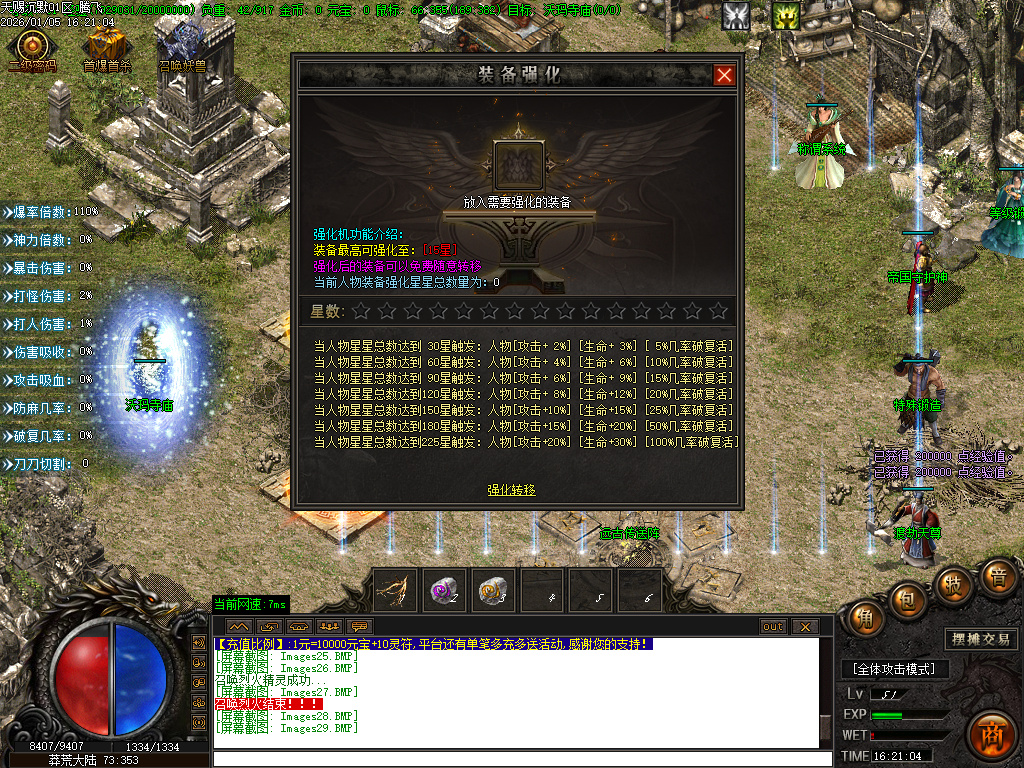This screenshot has width=1024, height=768.
Task: Click the 摆摊交易 stall trade button
Action: click(x=979, y=639)
